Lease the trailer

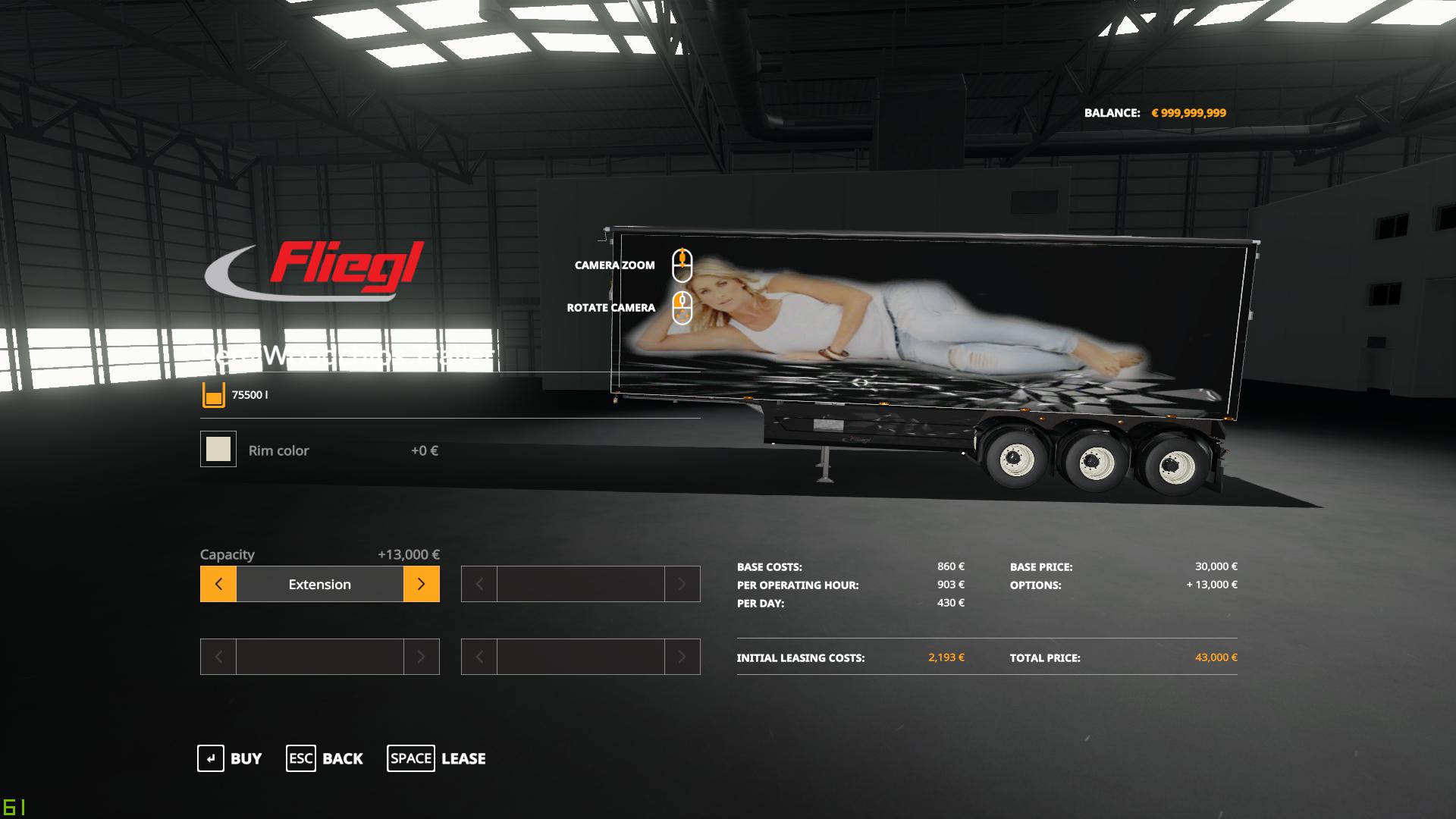[436, 758]
